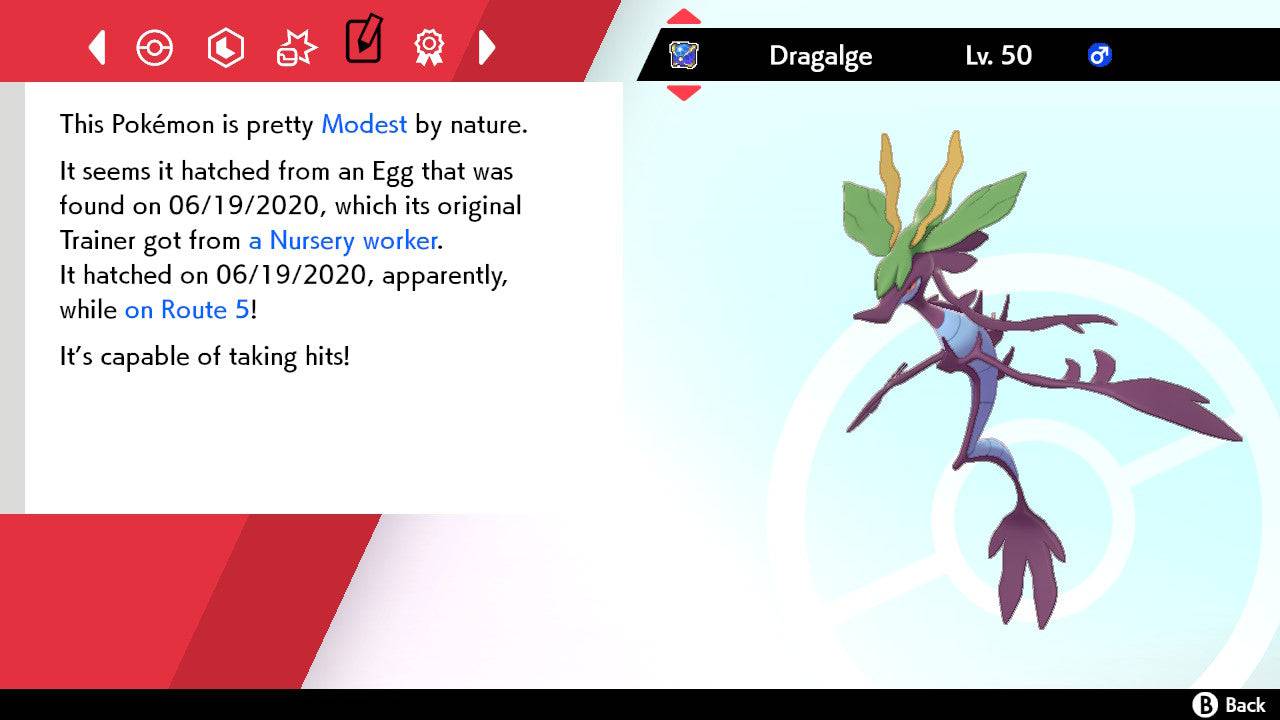Select the memo pen icon
The width and height of the screenshot is (1280, 720).
363,42
